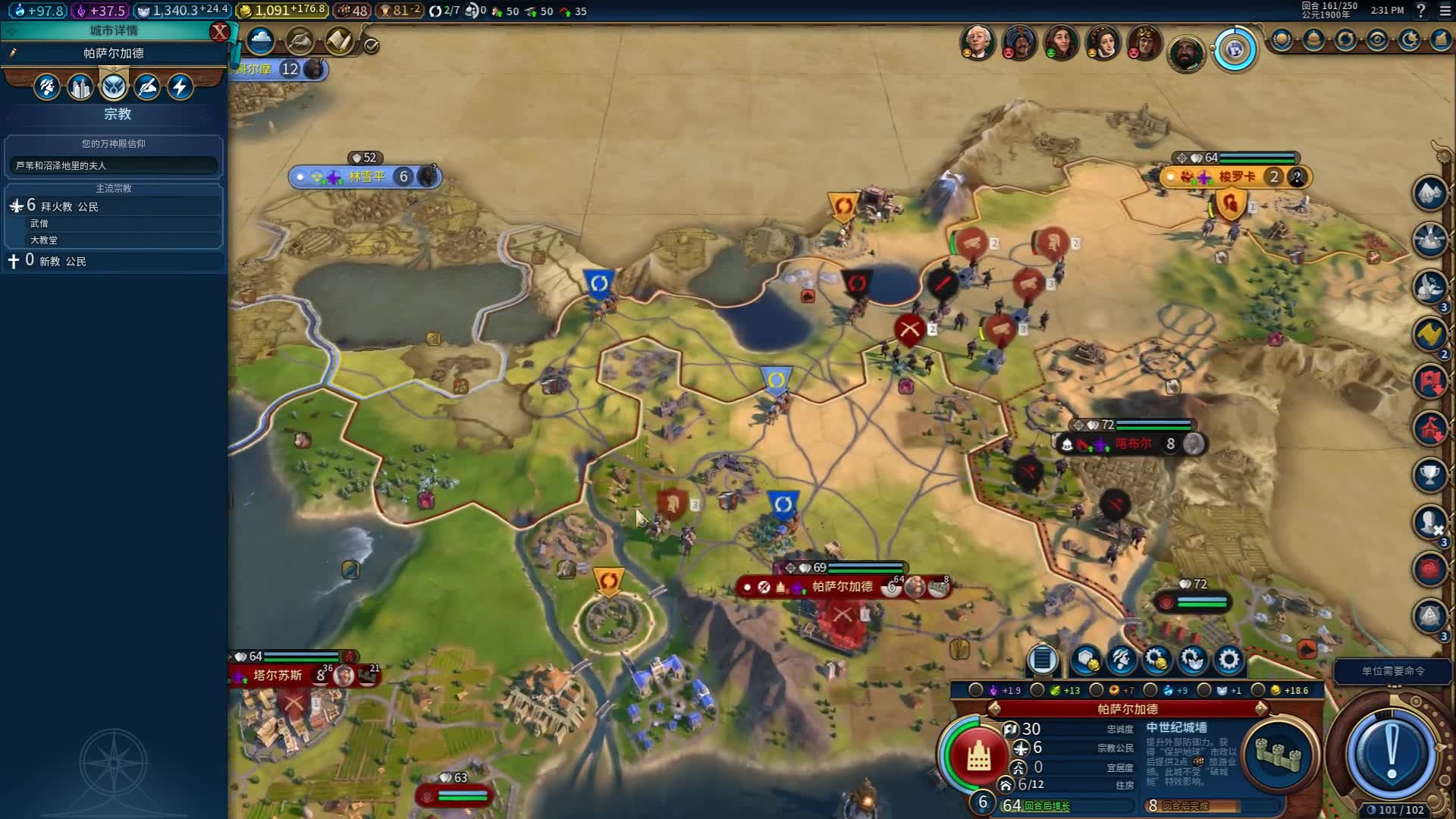Select the citizen head profile tab
The image size is (1456, 819).
click(46, 87)
